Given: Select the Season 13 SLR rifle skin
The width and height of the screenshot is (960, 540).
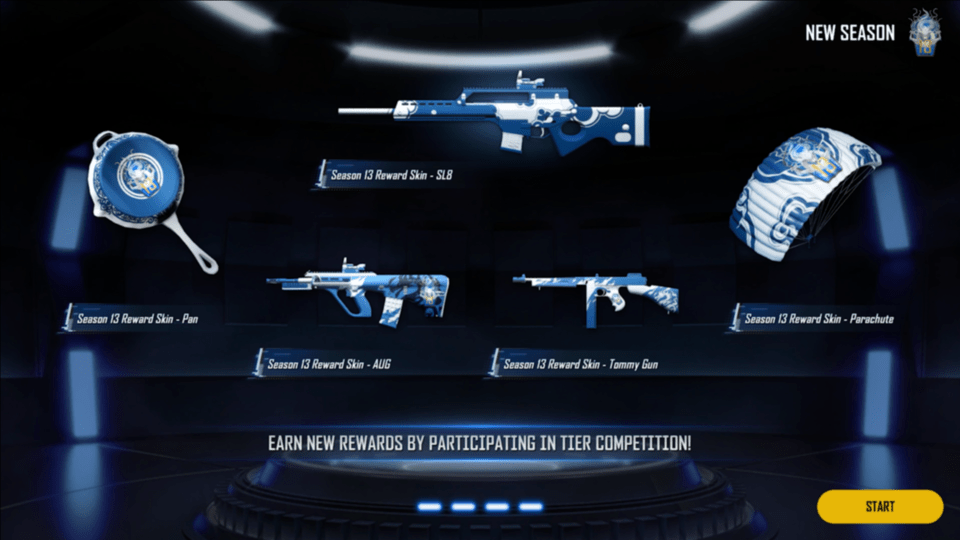Looking at the screenshot, I should click(x=496, y=120).
